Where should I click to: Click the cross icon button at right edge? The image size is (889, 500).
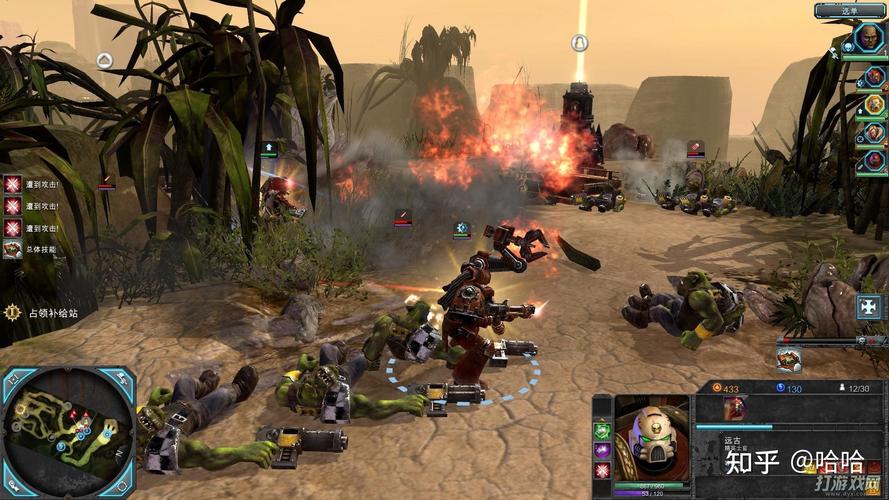pyautogui.click(x=869, y=307)
